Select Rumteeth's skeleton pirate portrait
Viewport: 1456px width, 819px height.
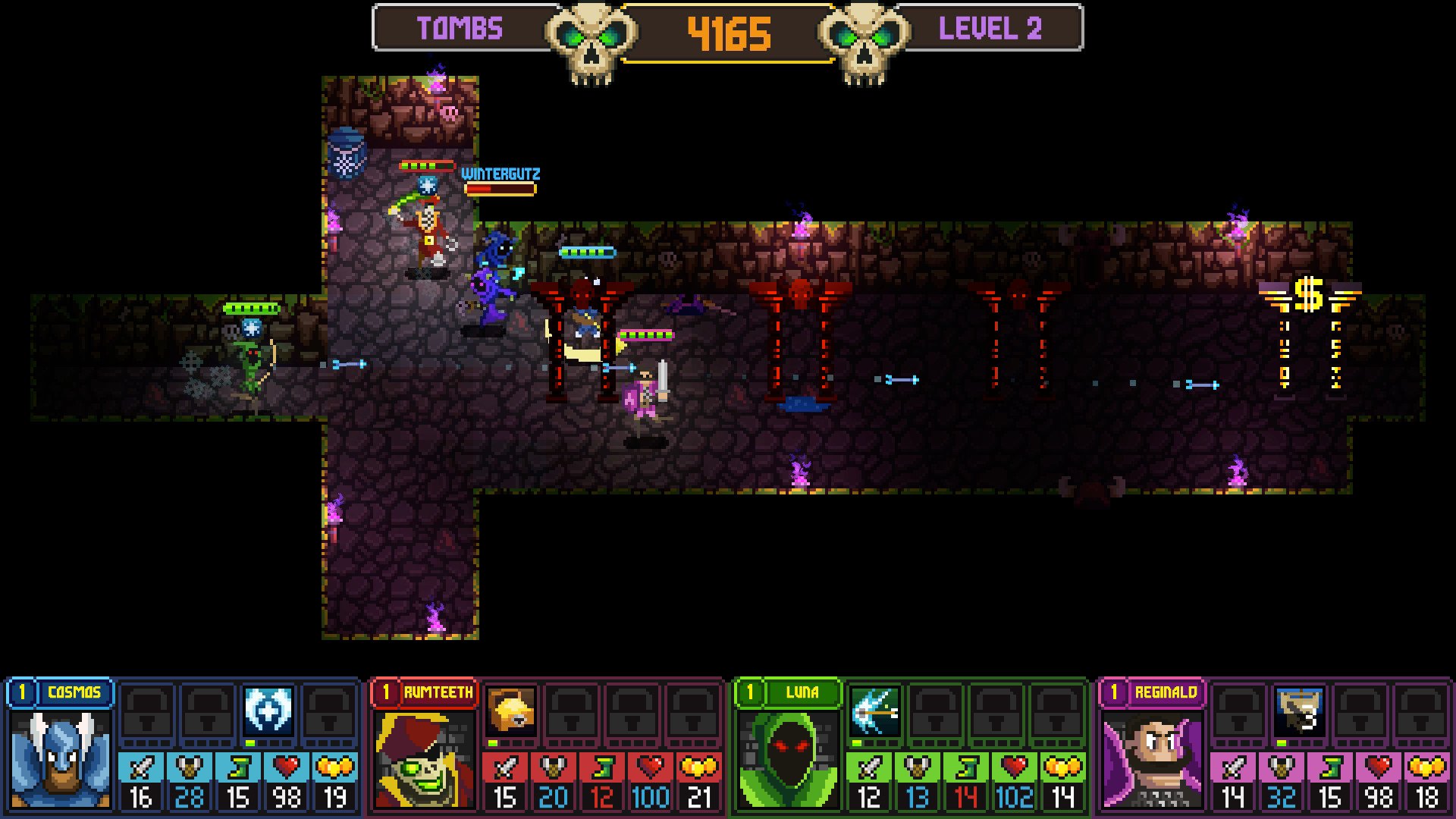(x=425, y=760)
